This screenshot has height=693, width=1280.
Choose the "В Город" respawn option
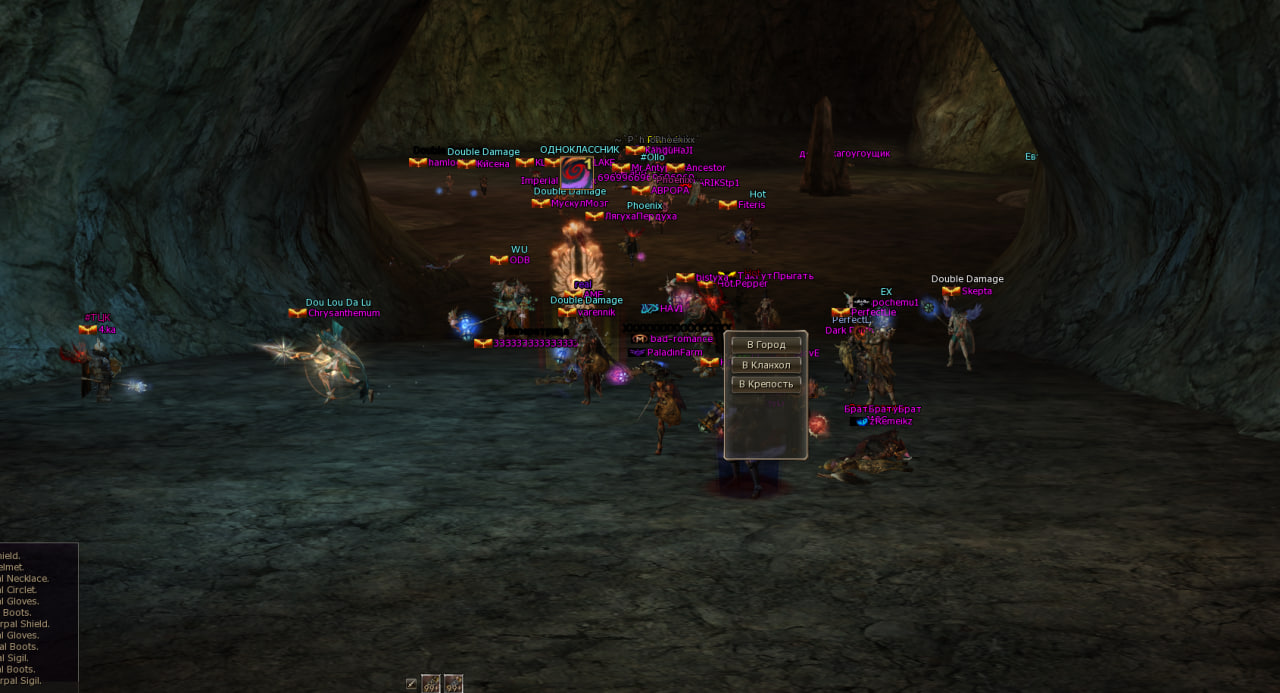pyautogui.click(x=766, y=345)
